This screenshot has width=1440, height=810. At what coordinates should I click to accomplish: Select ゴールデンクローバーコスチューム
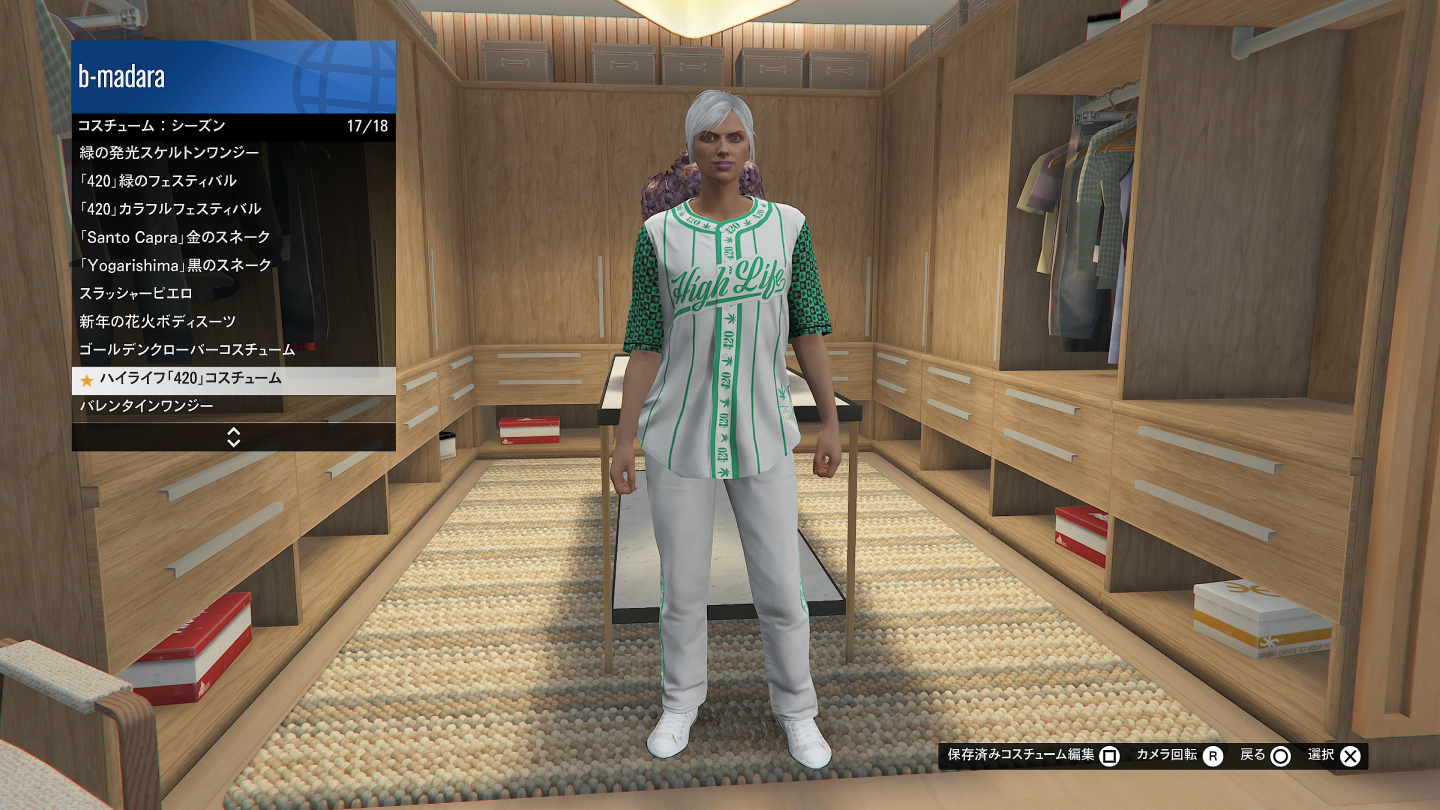(233, 350)
